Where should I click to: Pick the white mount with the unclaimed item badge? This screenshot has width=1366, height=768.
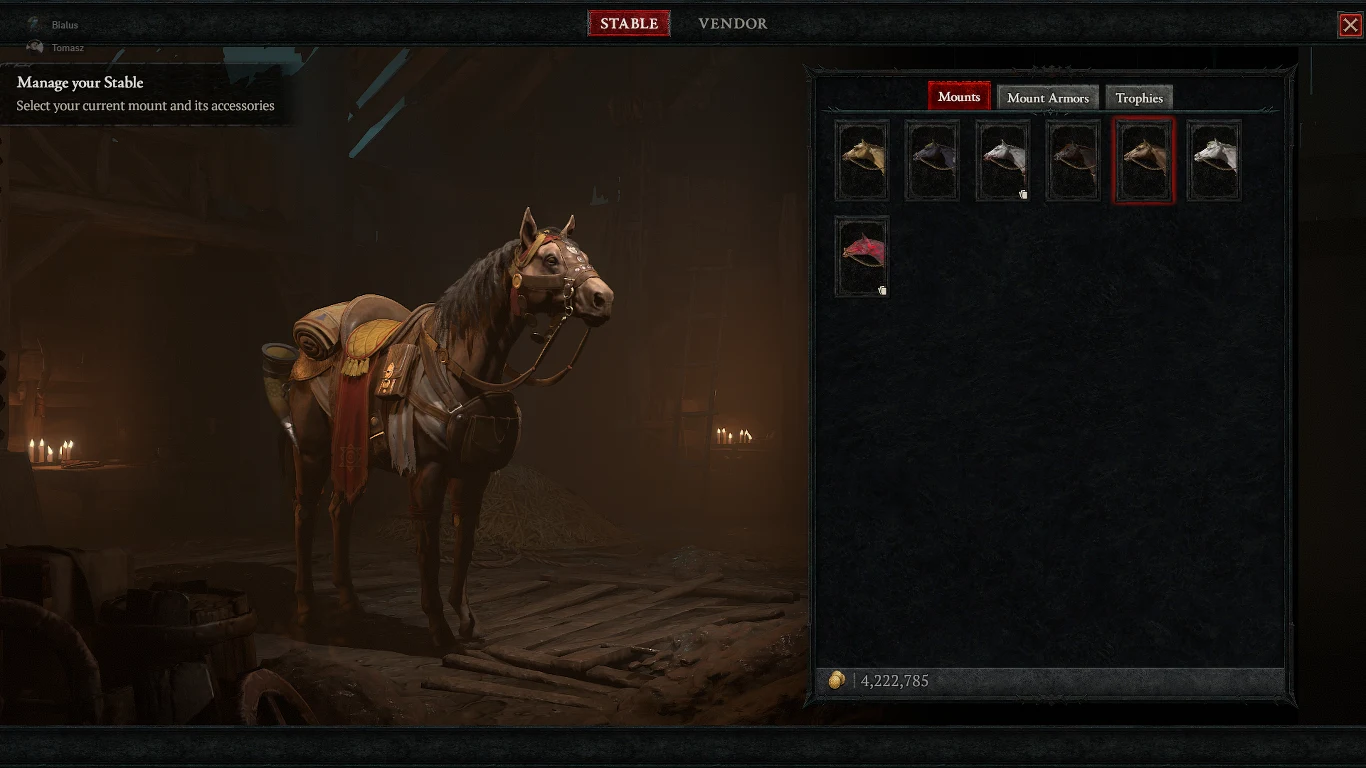1002,160
